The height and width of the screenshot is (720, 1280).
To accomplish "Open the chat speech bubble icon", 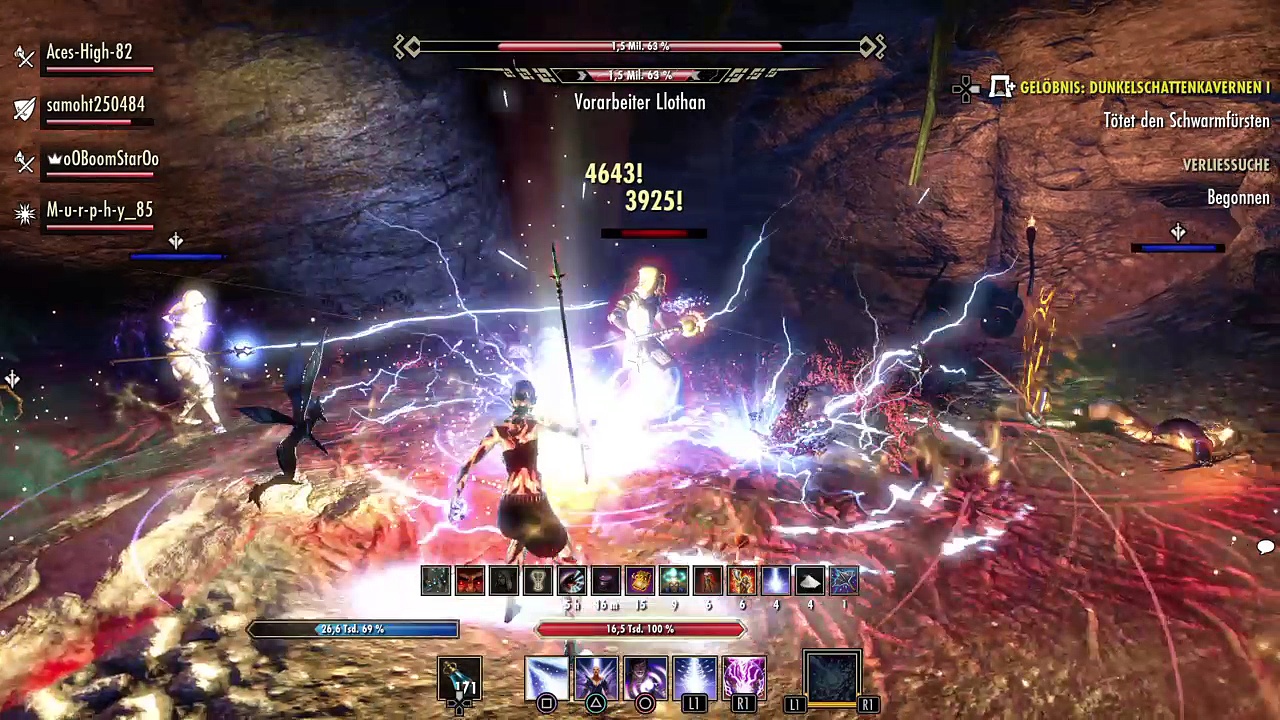I will [x=1265, y=546].
